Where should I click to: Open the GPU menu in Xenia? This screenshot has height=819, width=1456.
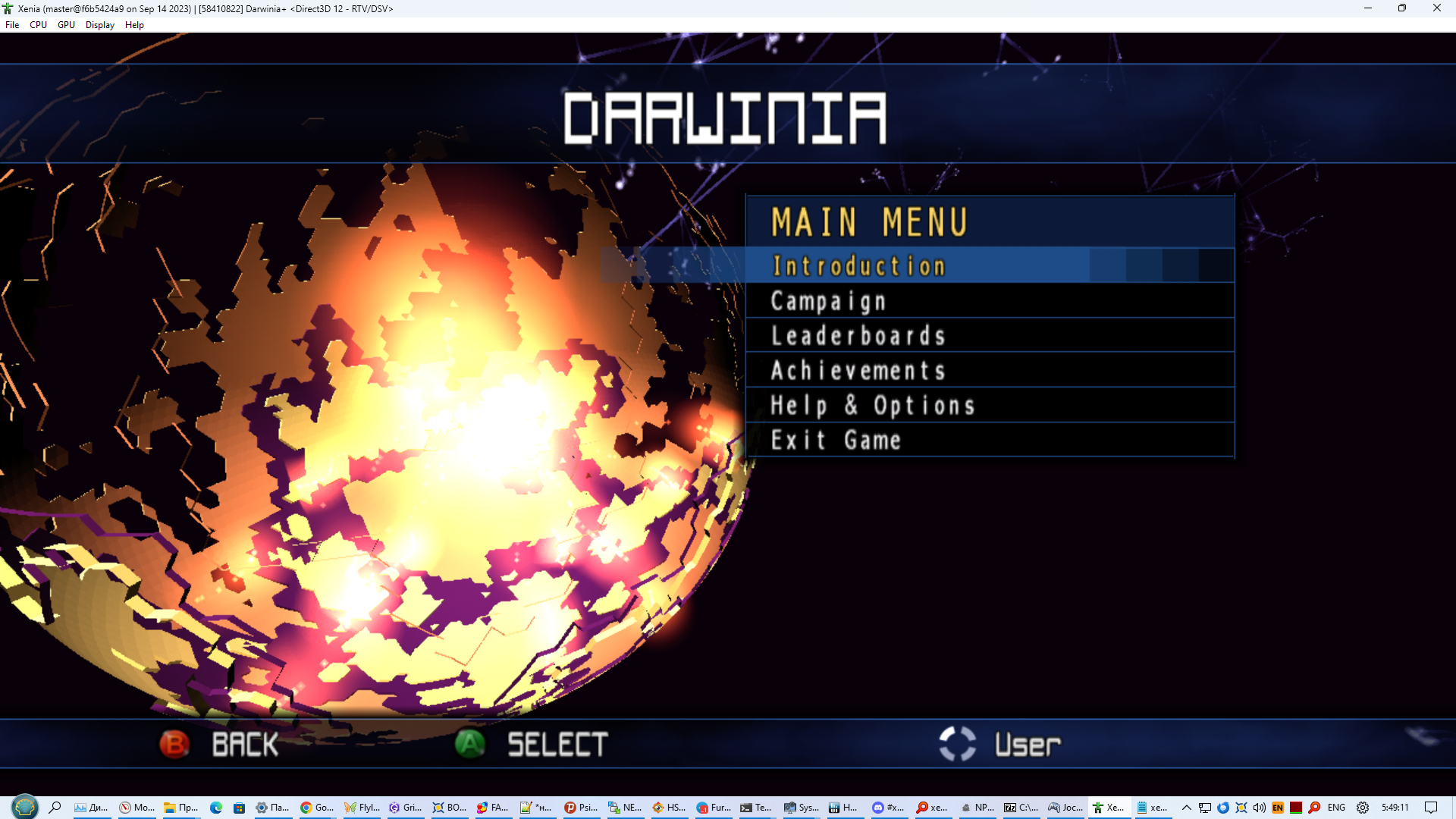(x=66, y=24)
